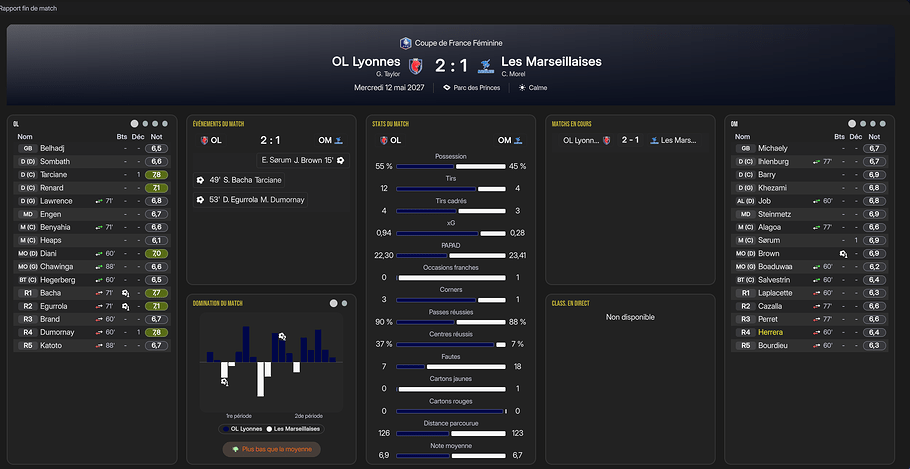Click the 'Plus bas que la moyenne' button
Image resolution: width=910 pixels, height=469 pixels.
click(x=271, y=449)
